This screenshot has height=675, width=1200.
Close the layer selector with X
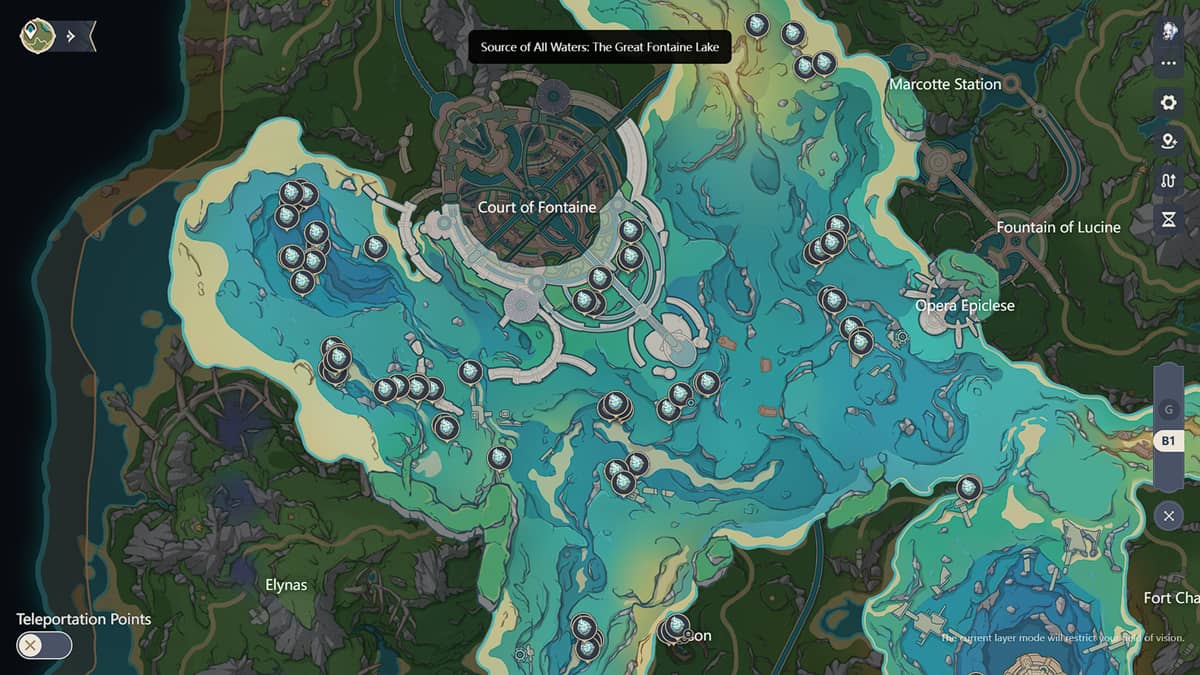[1168, 516]
